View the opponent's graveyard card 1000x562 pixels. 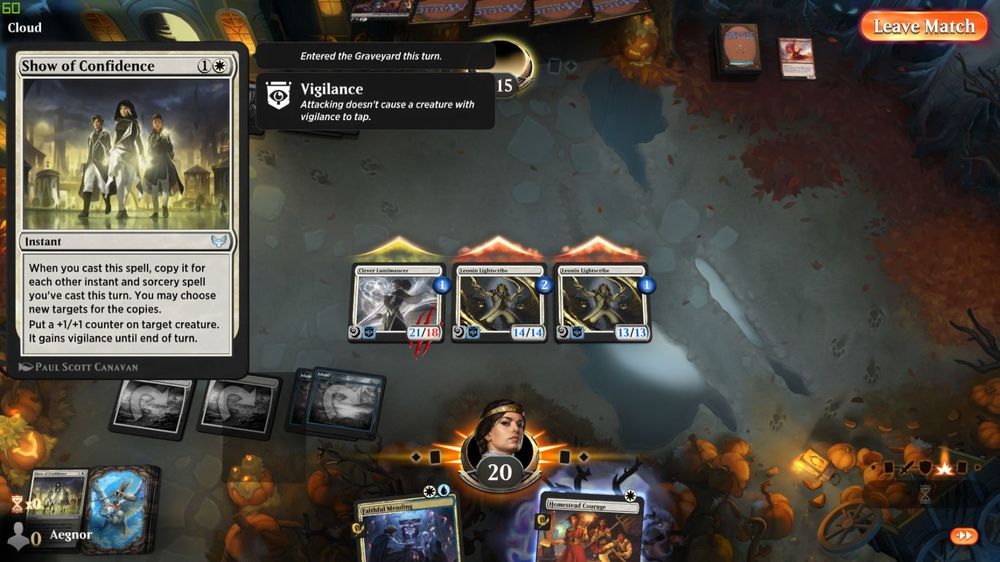click(x=796, y=57)
